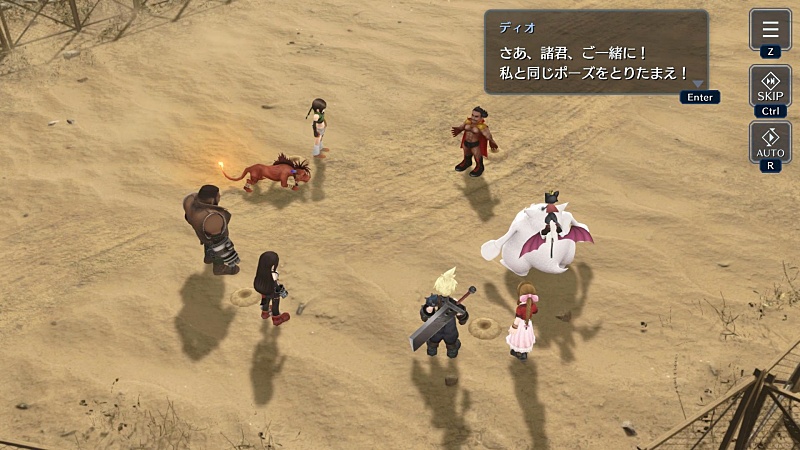Screen dimensions: 800x450
Task: Skip the cutscene with the SKIP button
Action: click(x=770, y=86)
